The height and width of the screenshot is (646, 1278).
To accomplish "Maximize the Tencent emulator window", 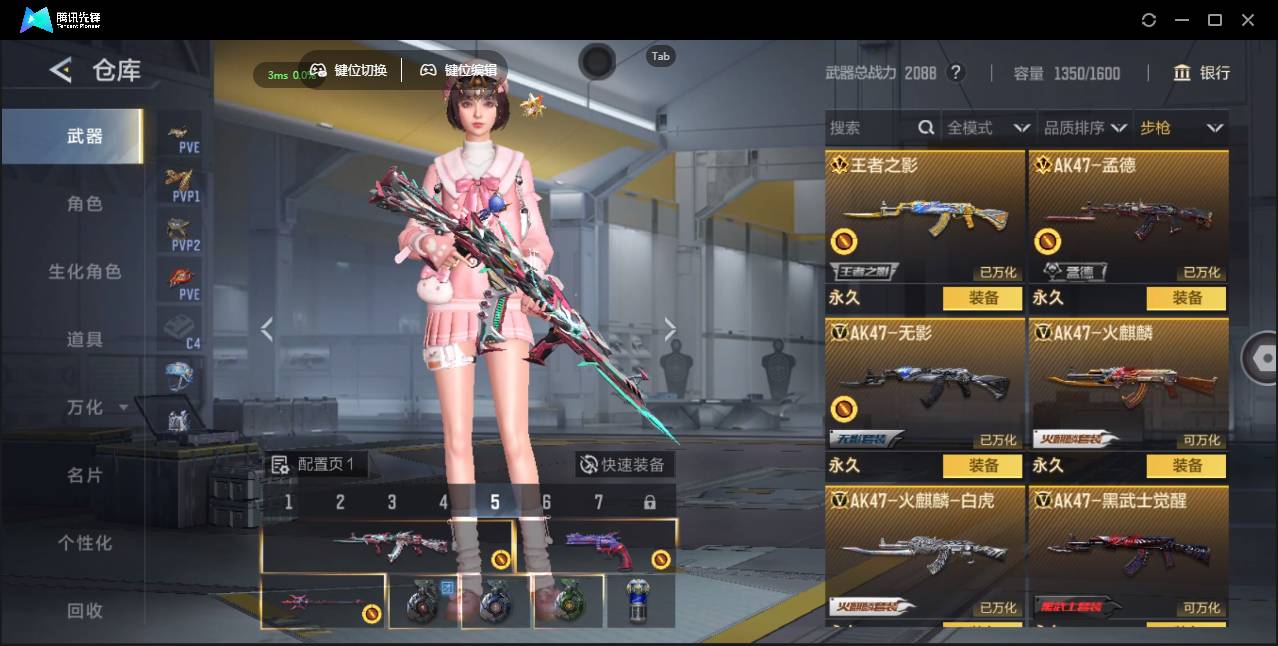I will pyautogui.click(x=1215, y=20).
